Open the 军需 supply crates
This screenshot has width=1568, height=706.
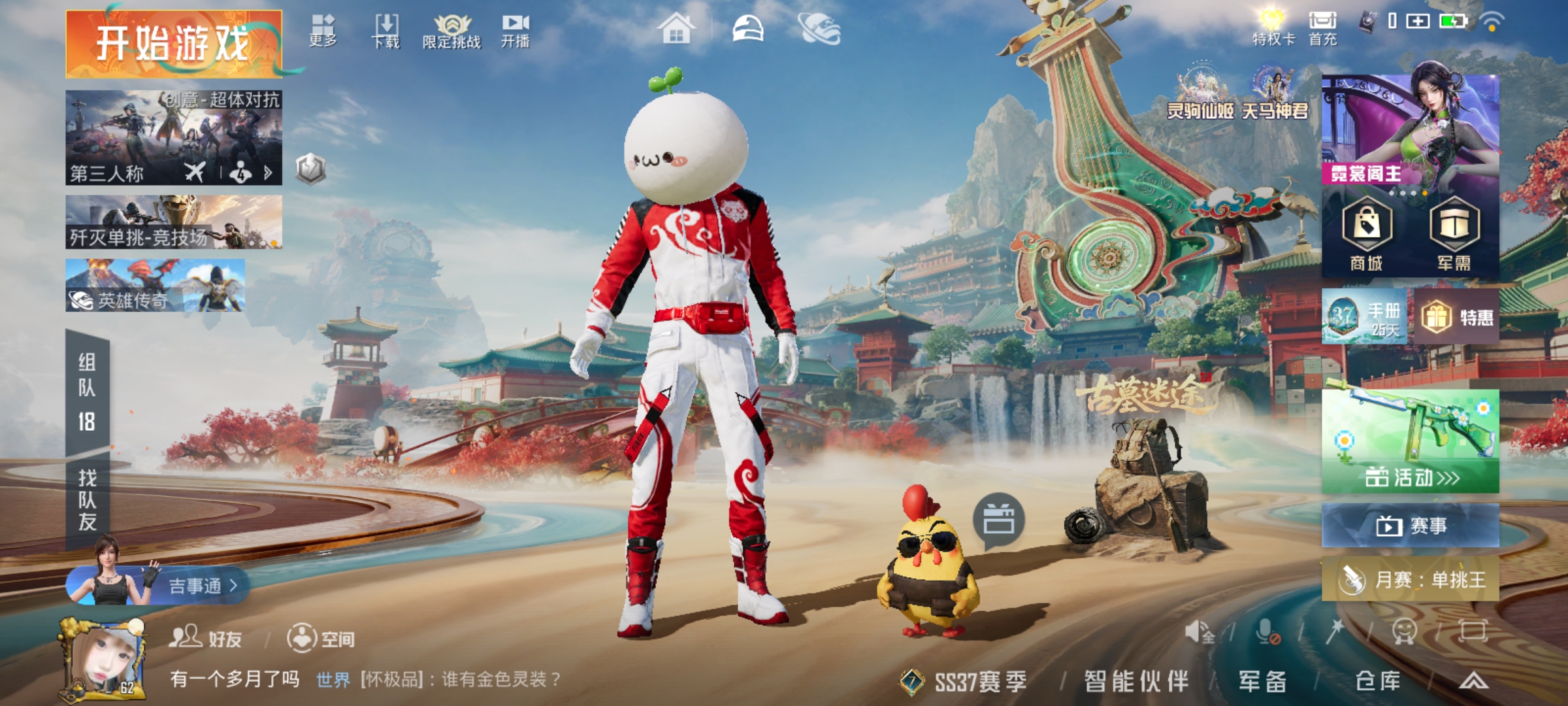pos(1454,234)
